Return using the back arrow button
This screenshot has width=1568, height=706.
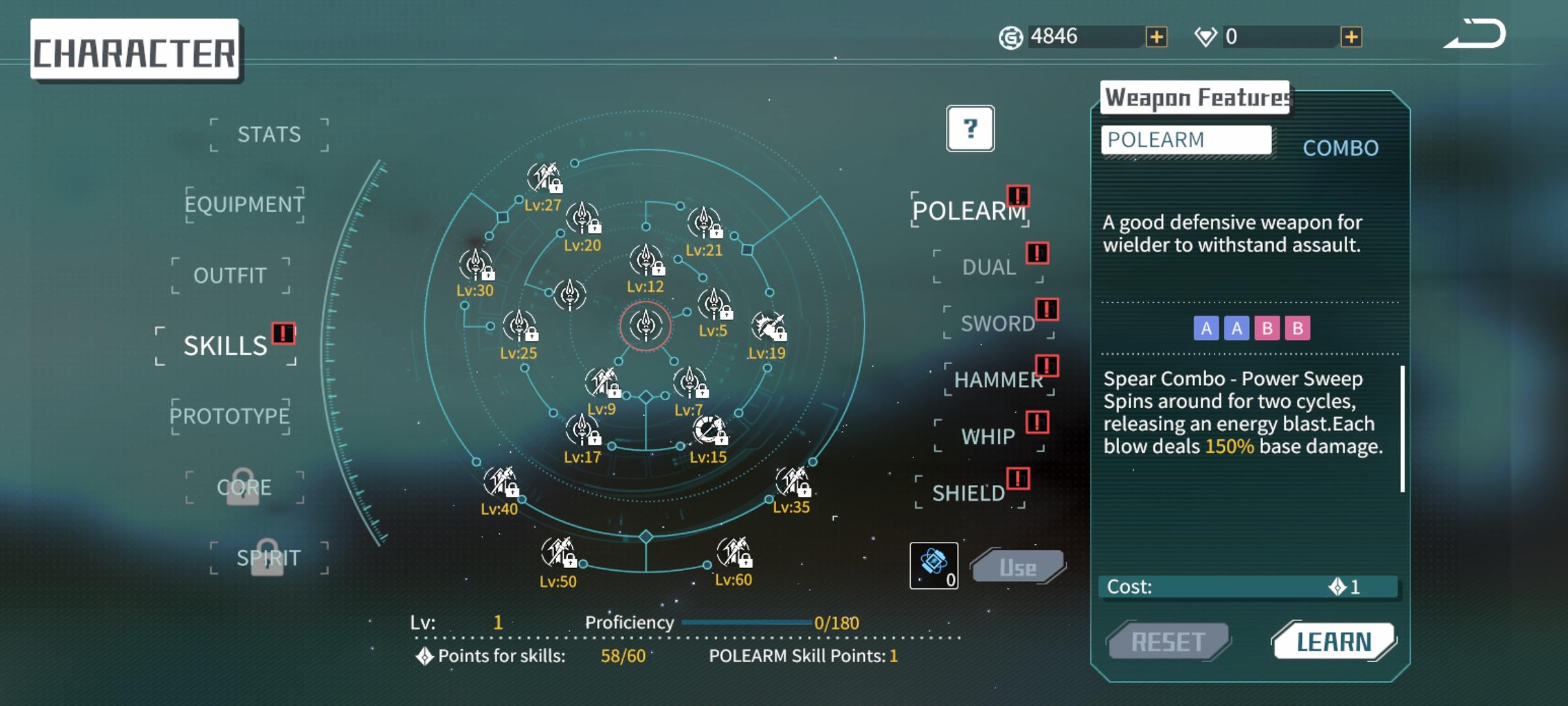(1475, 34)
